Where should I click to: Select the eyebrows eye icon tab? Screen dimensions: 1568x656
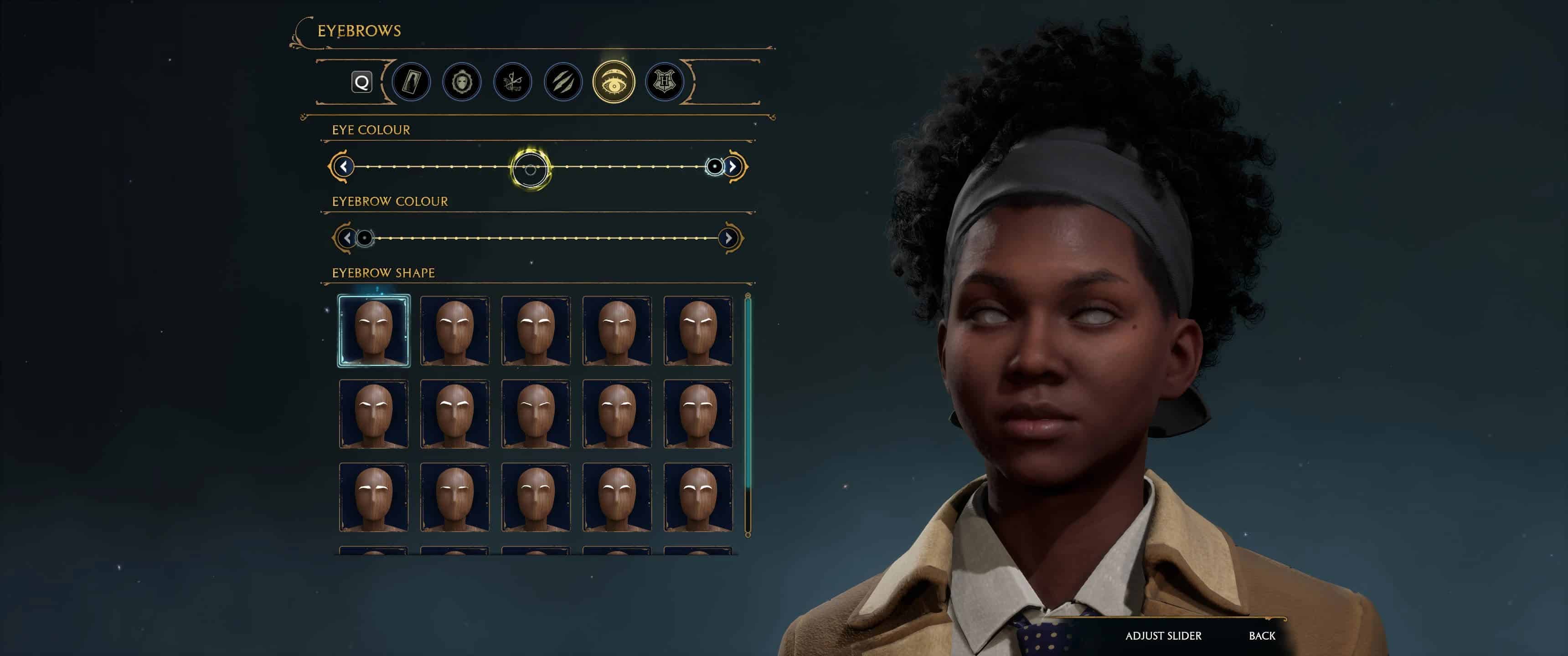(x=614, y=82)
